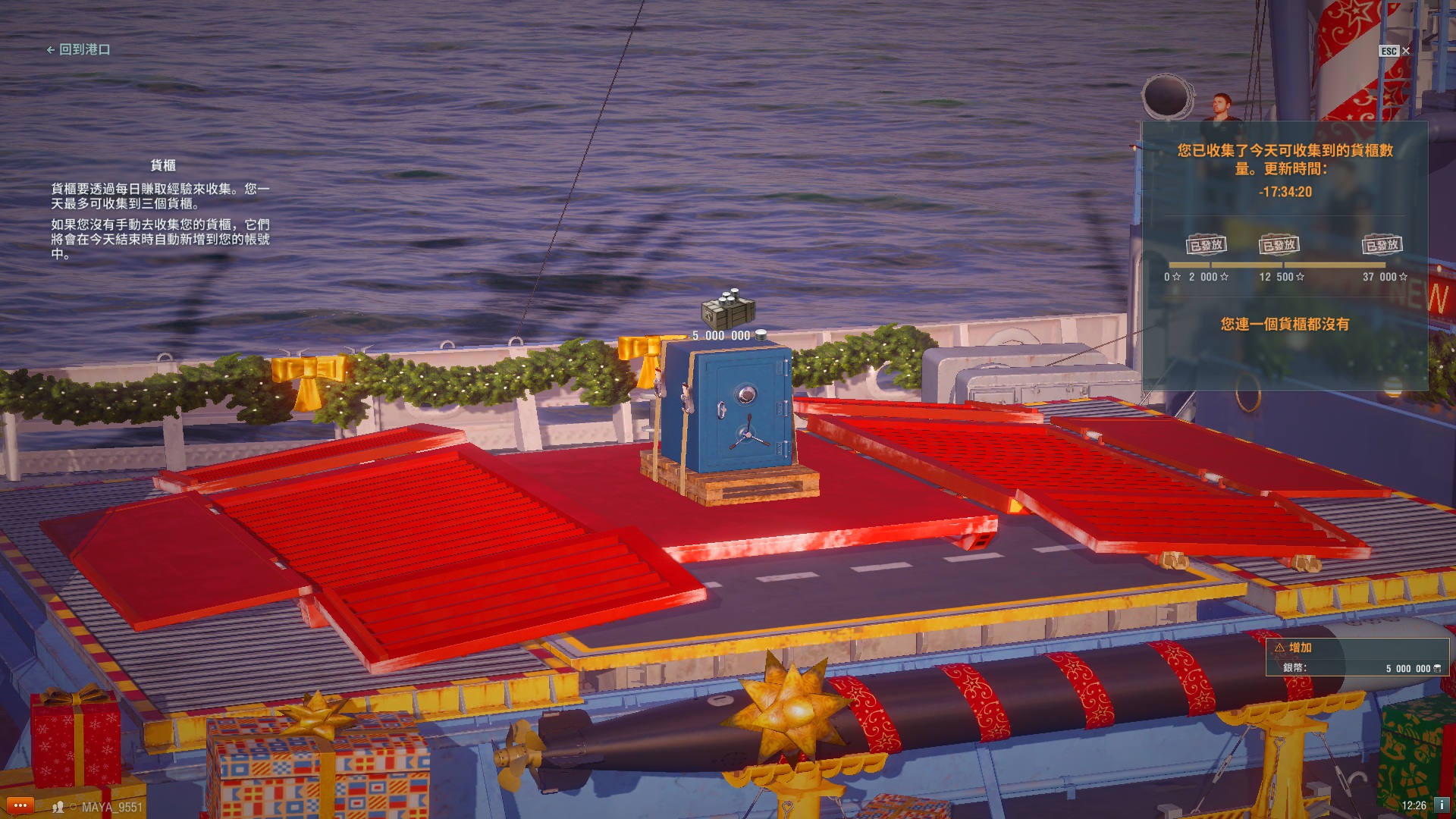Open the orange chat bubble button
1456x819 pixels.
(20, 805)
